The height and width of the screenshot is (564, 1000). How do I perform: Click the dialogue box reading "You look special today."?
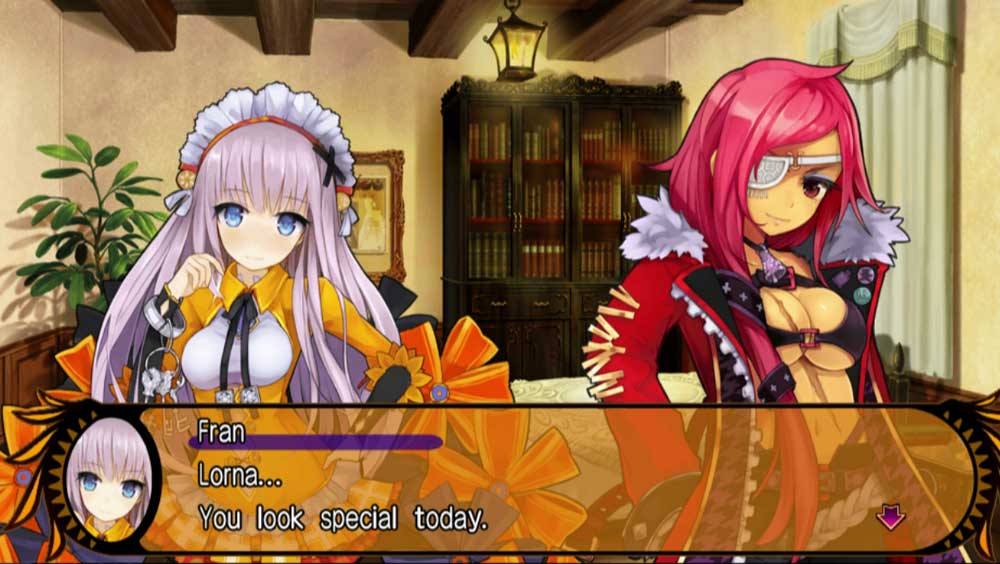click(540, 478)
